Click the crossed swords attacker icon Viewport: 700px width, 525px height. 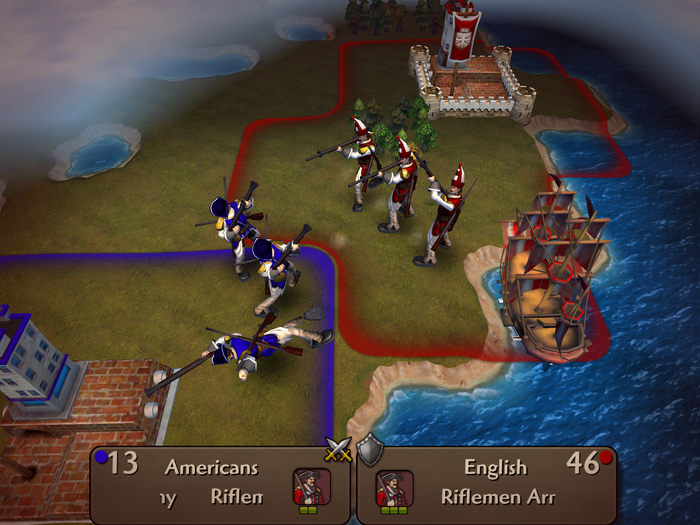pos(336,452)
